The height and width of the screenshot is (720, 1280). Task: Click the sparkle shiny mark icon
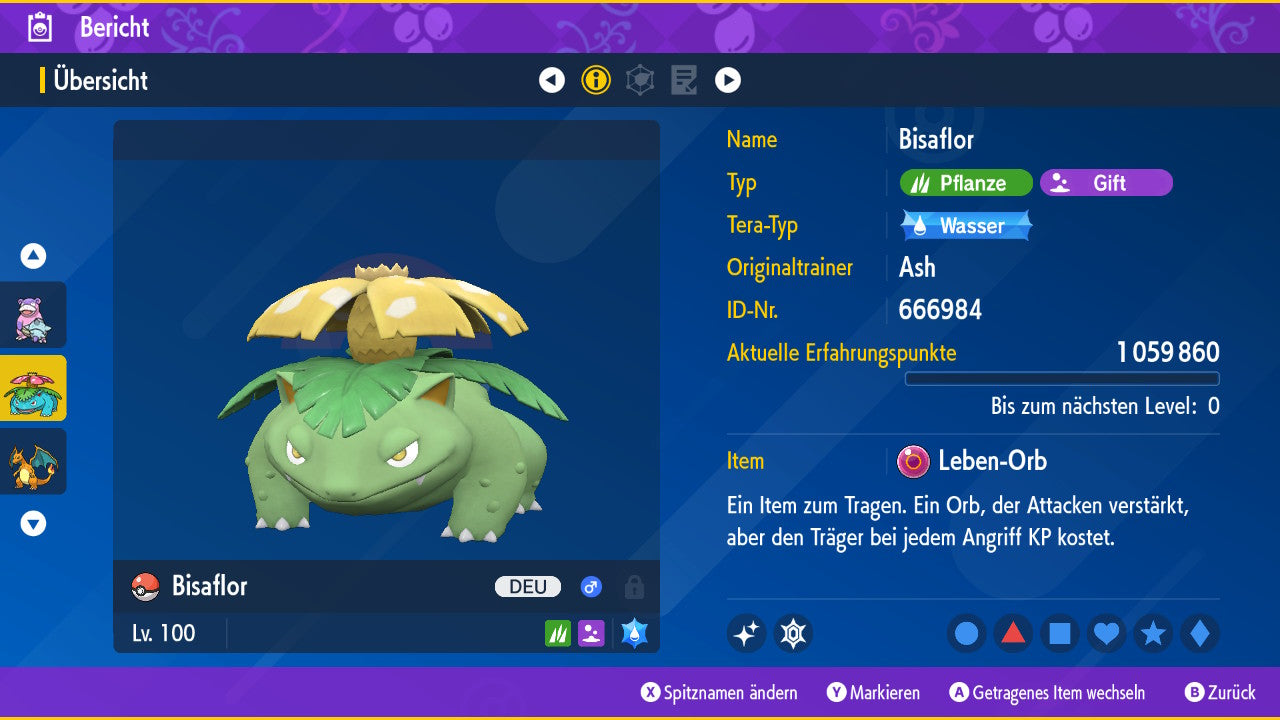[x=746, y=633]
